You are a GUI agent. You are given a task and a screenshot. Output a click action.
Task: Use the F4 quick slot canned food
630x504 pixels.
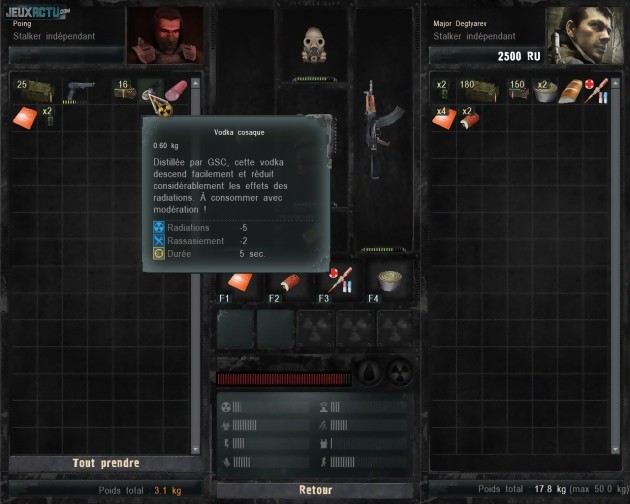point(385,280)
